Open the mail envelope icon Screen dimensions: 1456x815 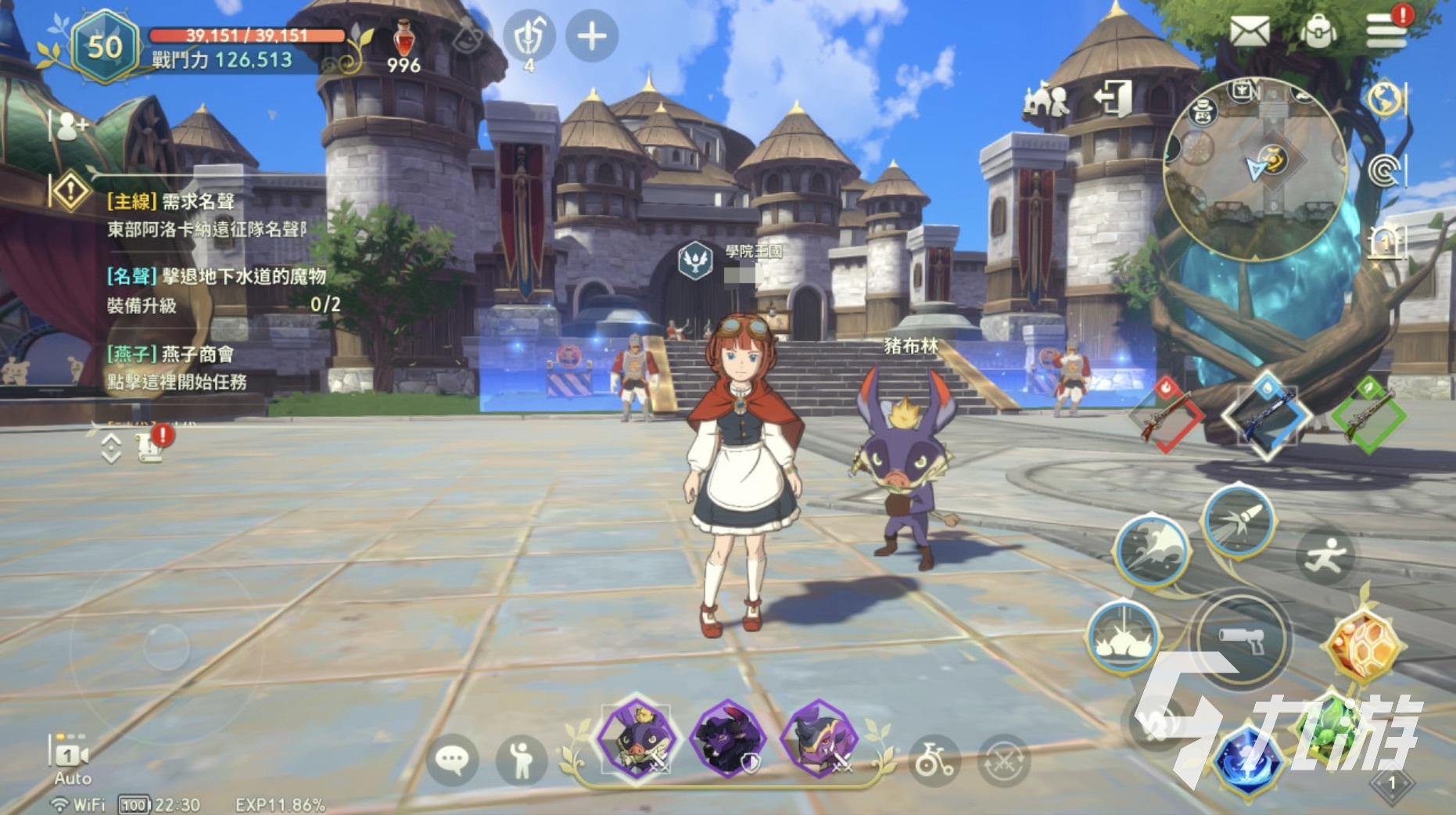(1249, 32)
